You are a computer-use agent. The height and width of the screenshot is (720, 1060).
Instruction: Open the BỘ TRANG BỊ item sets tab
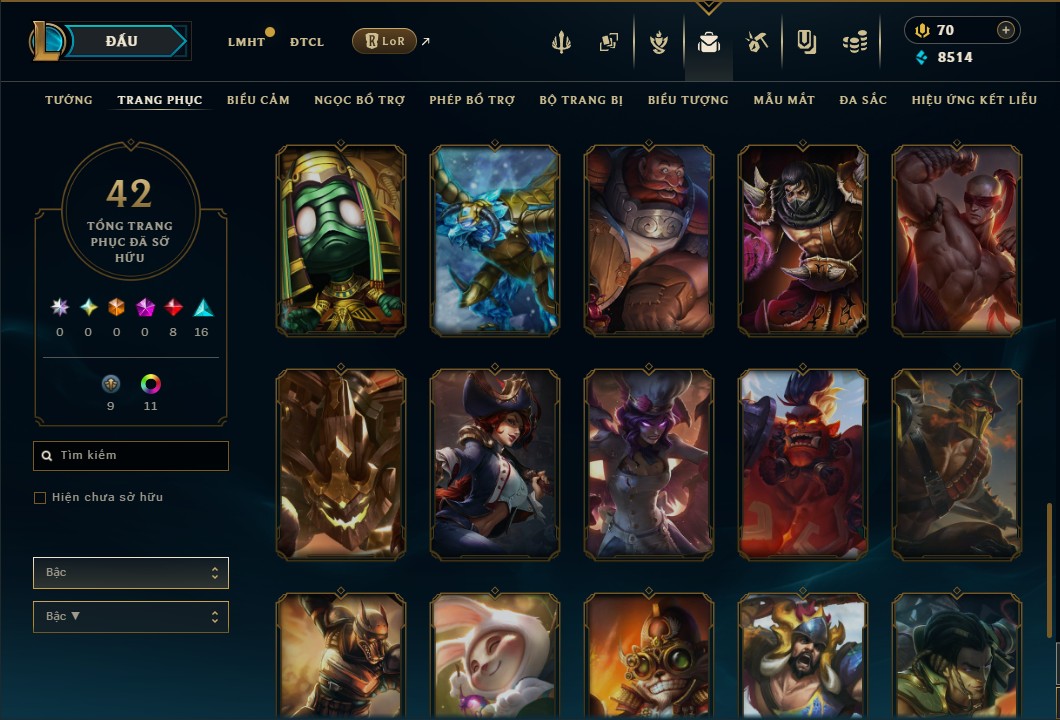[x=581, y=100]
